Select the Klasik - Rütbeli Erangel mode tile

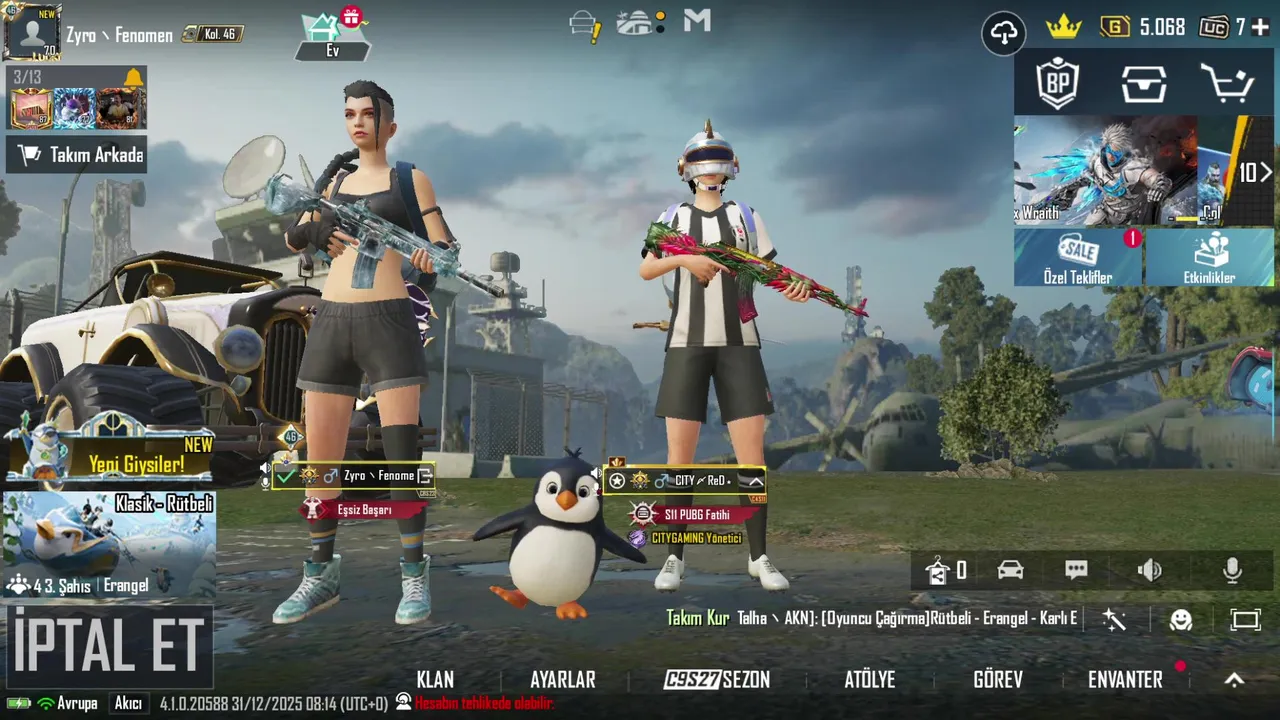click(109, 544)
